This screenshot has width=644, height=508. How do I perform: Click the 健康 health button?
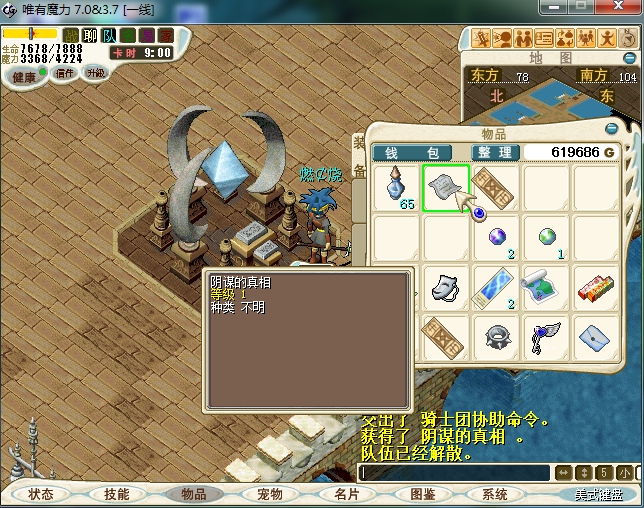coord(22,77)
